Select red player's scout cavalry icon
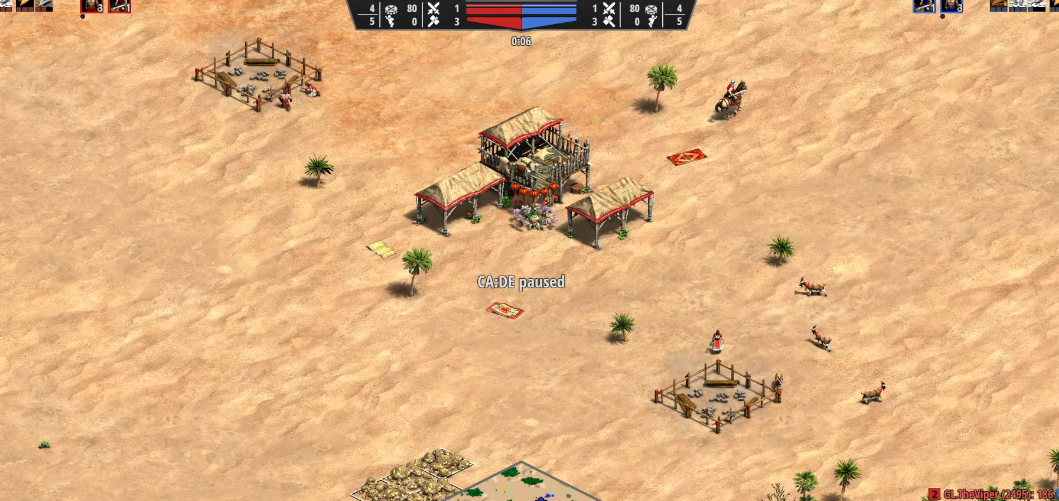 119,6
